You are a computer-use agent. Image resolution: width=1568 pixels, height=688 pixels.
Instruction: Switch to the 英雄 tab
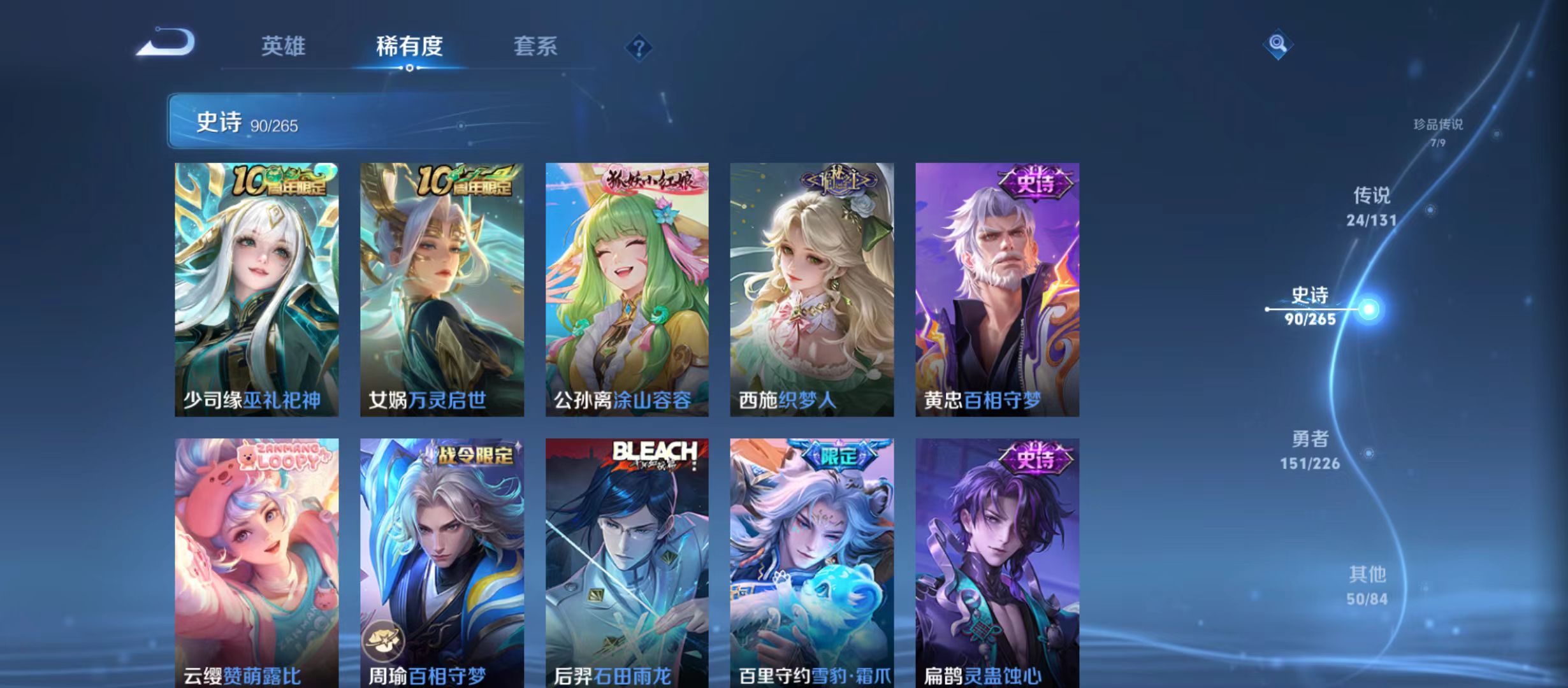pos(282,46)
